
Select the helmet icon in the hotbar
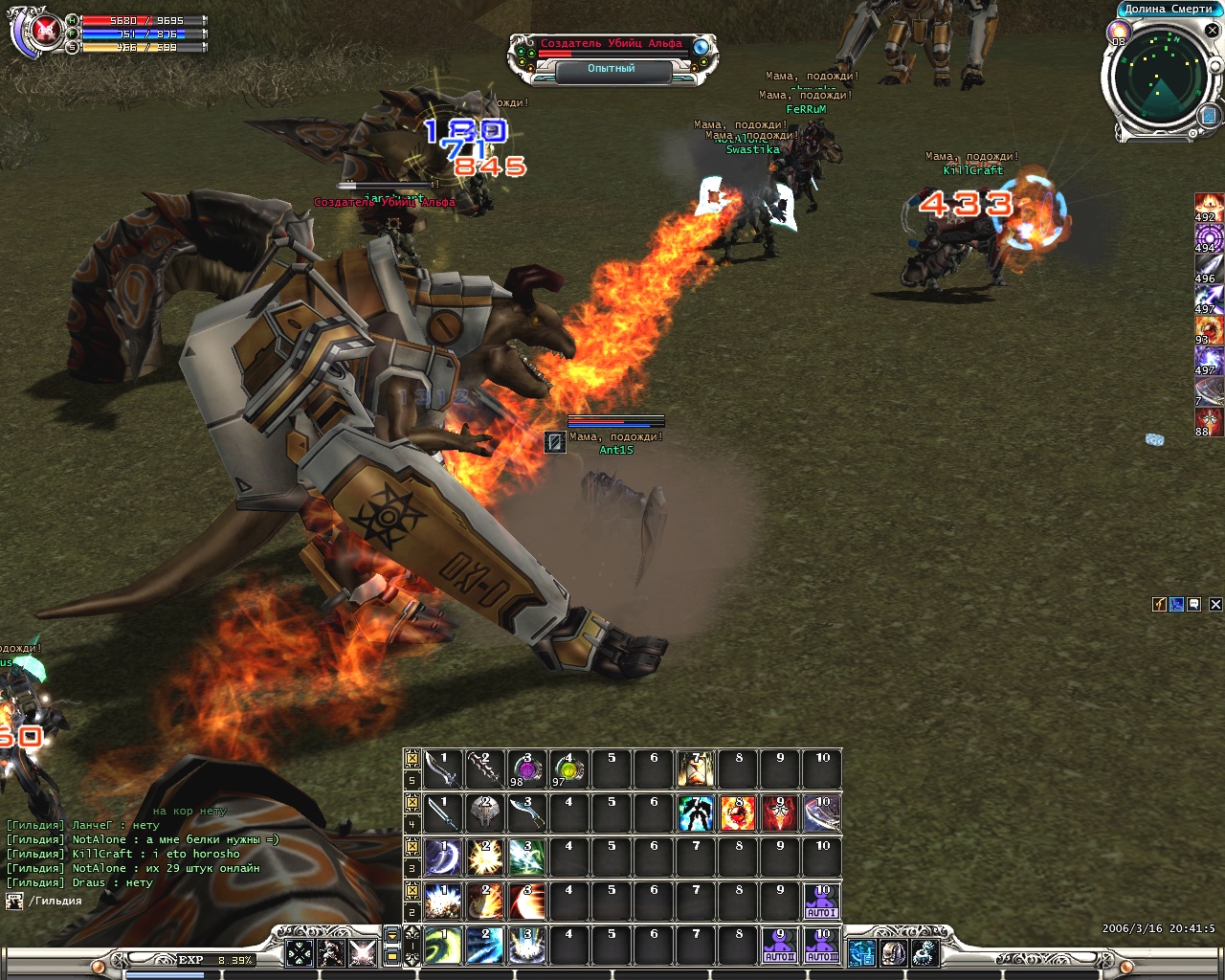pyautogui.click(x=484, y=813)
